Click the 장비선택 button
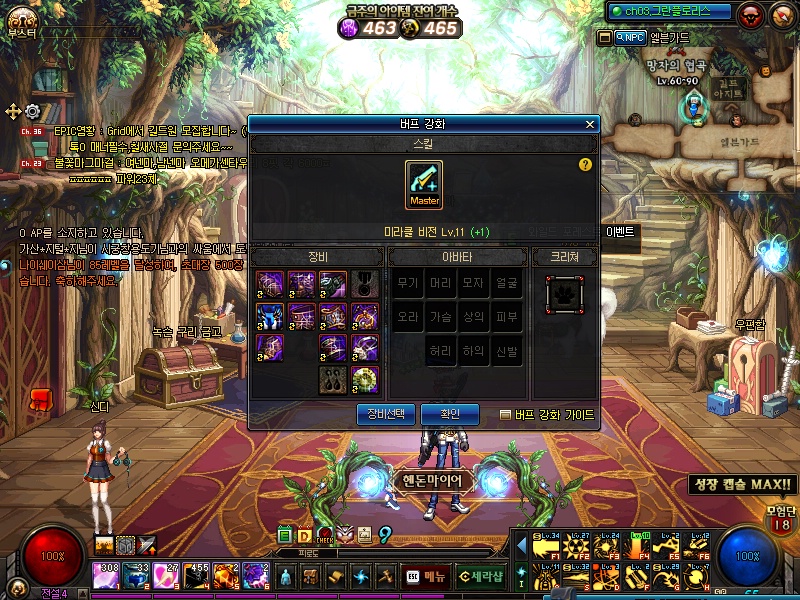The image size is (800, 600). (x=385, y=414)
